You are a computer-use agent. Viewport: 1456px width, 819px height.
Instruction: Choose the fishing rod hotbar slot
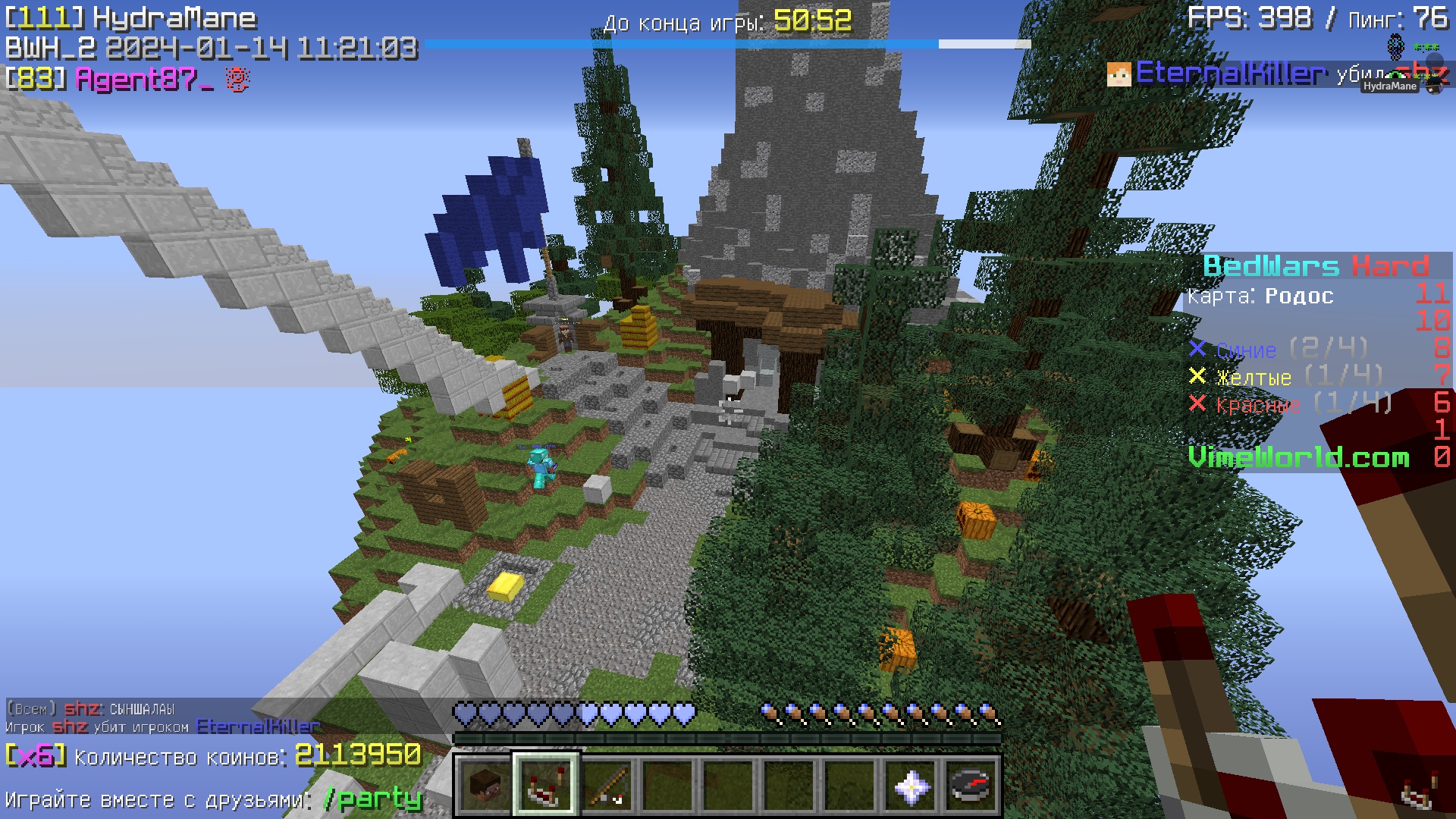pyautogui.click(x=607, y=785)
